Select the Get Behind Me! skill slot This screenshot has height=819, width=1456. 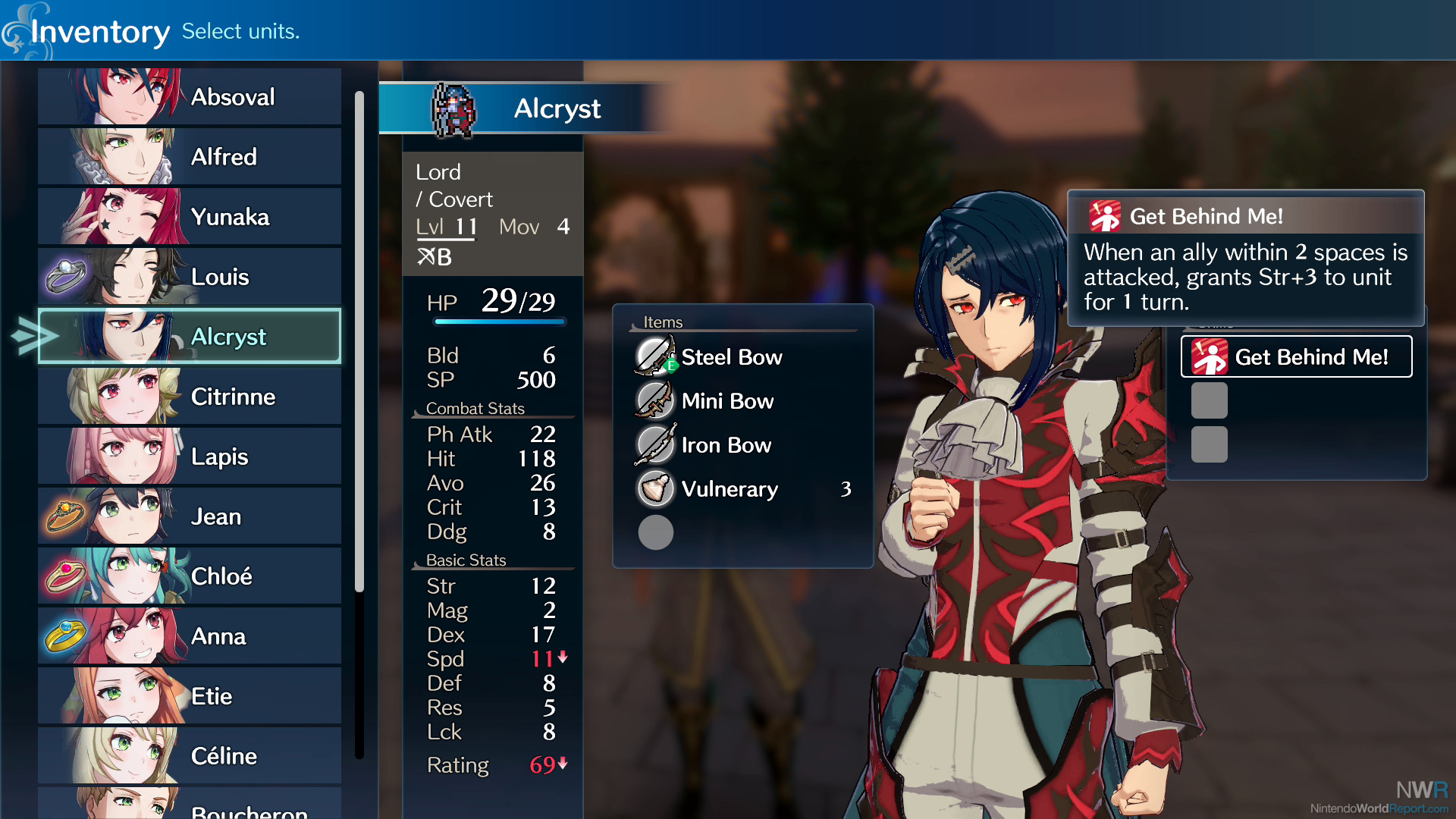pos(1296,356)
